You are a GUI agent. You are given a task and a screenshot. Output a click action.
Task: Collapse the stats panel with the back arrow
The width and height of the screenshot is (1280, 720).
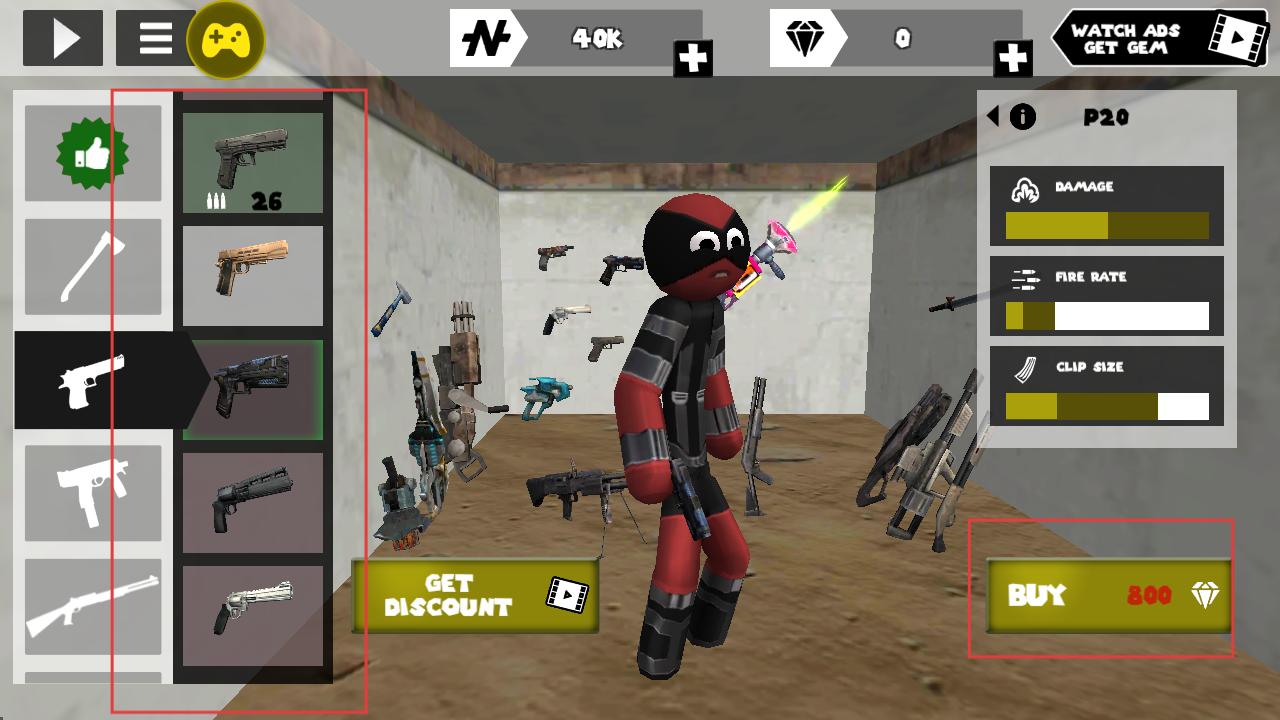tap(993, 116)
